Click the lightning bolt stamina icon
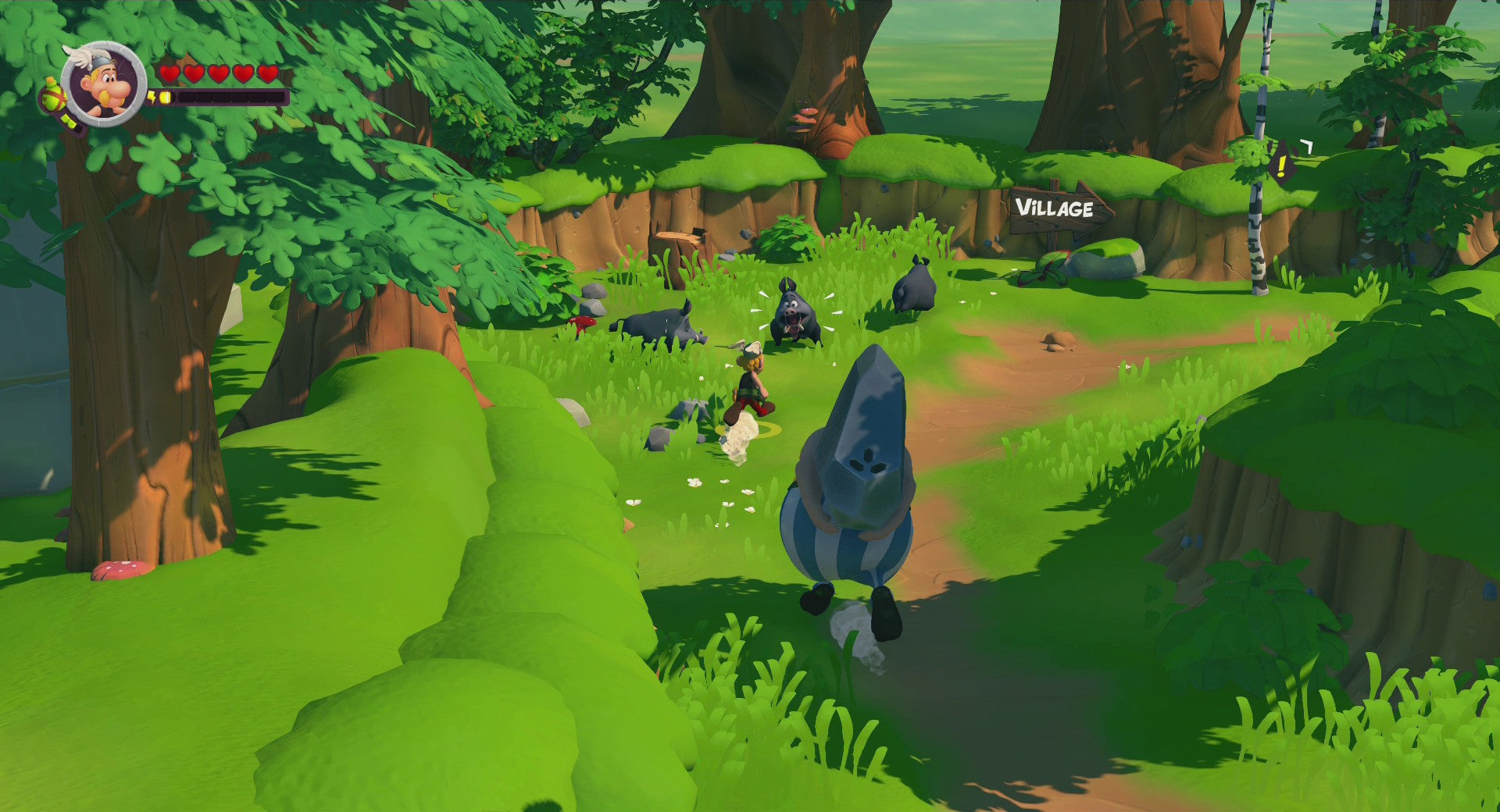Viewport: 1500px width, 812px height. coord(152,97)
